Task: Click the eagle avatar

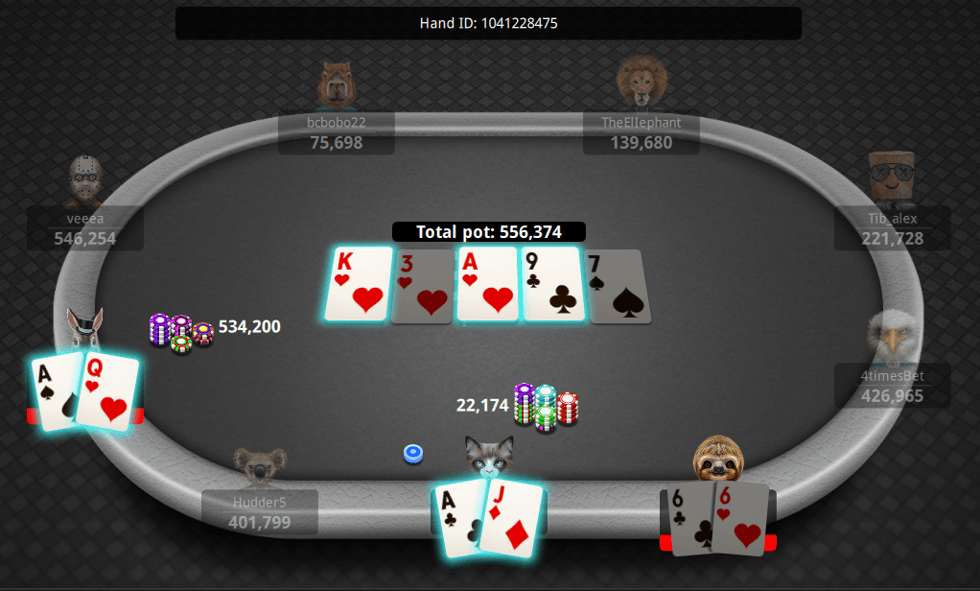Action: [x=892, y=336]
